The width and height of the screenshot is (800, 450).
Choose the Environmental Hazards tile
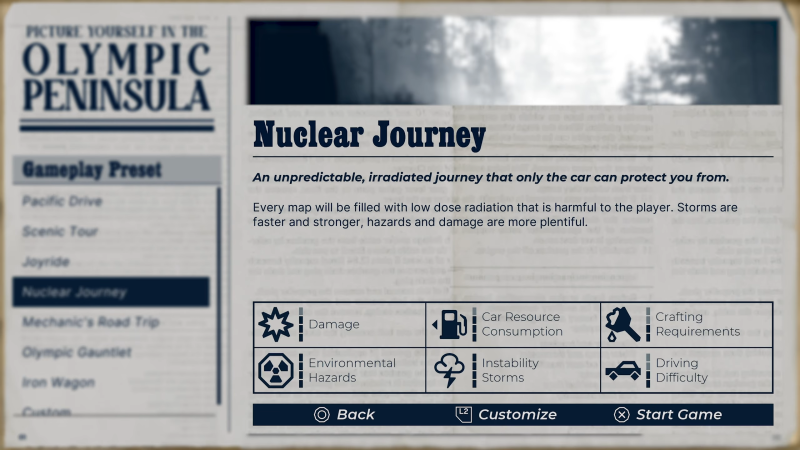tap(339, 370)
